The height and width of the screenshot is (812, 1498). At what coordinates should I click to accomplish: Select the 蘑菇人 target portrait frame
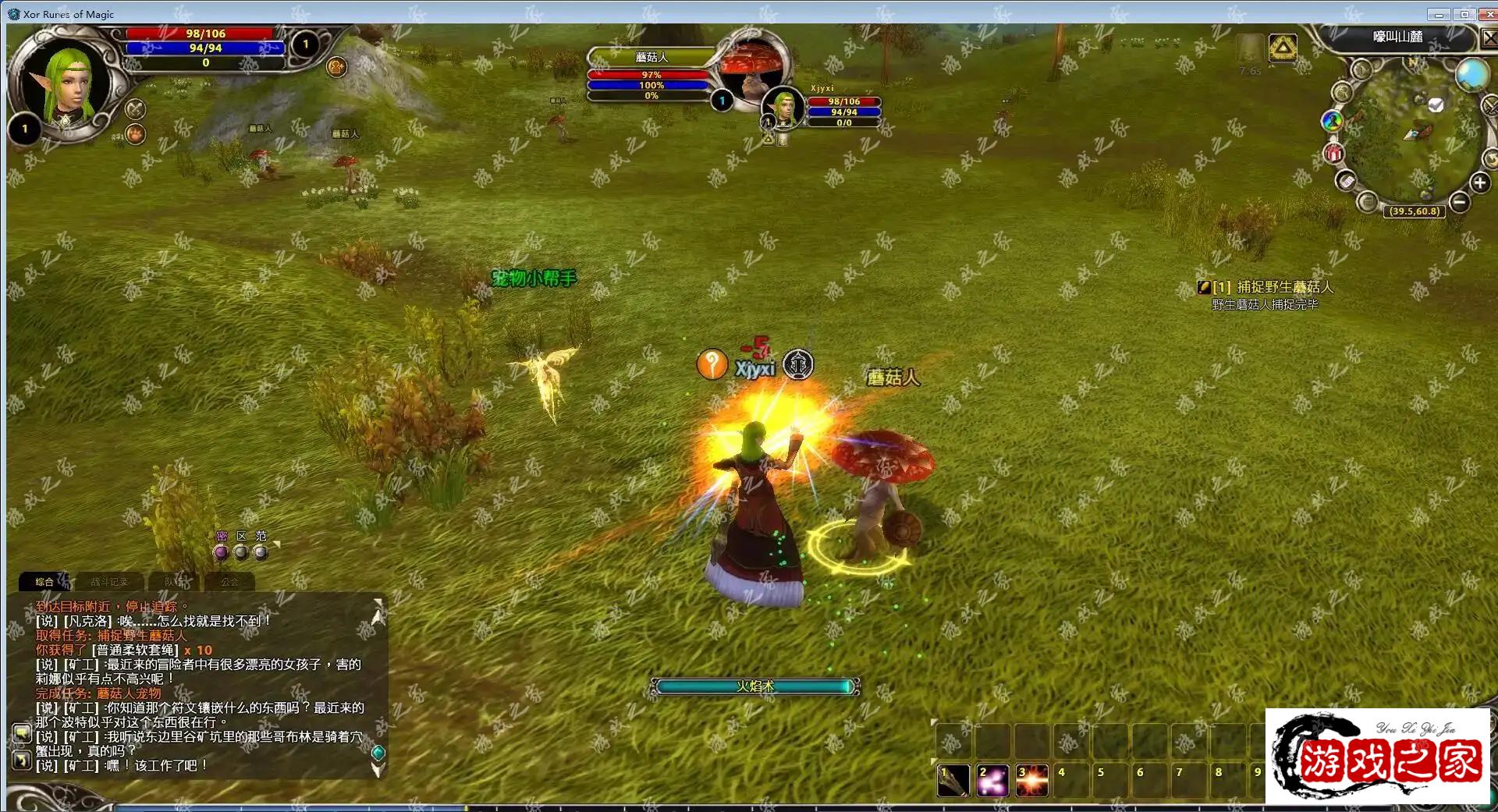click(751, 70)
